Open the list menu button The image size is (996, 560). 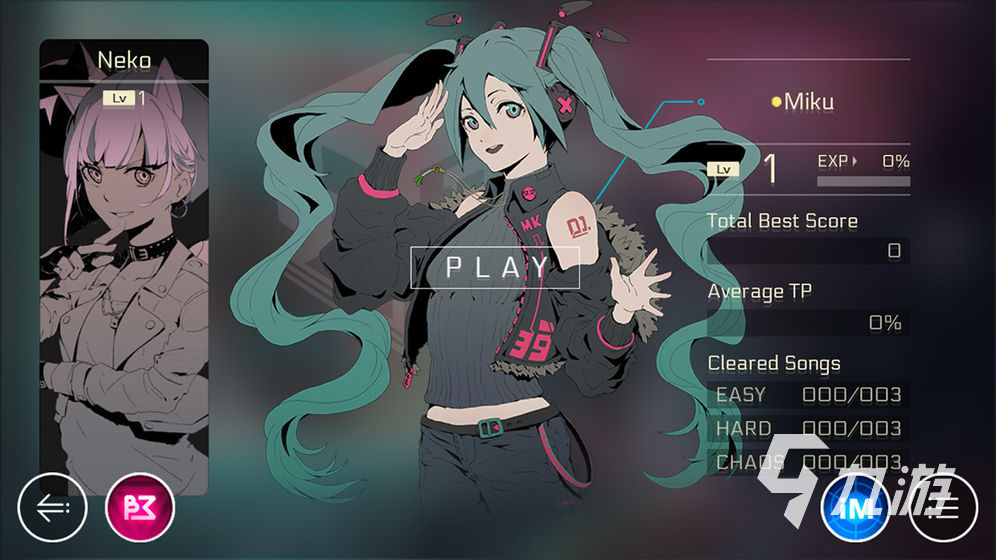click(x=942, y=508)
